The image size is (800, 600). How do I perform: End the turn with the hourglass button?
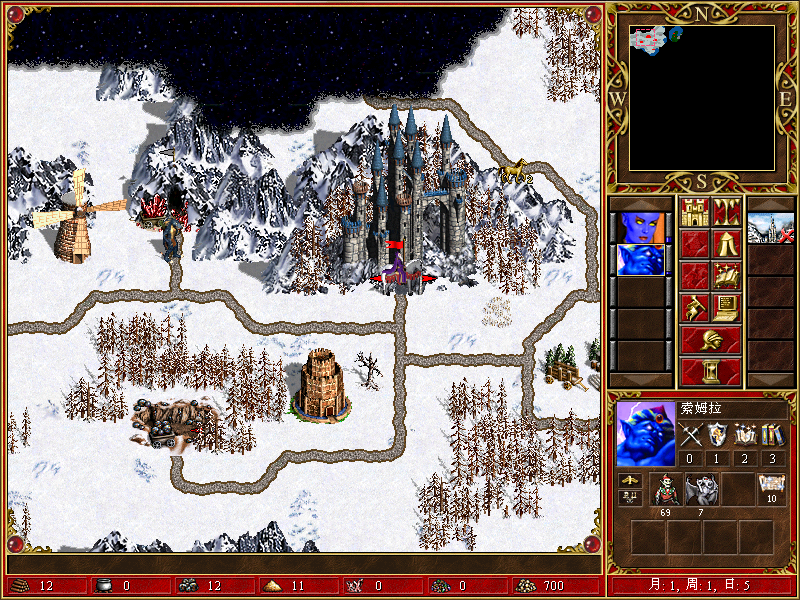click(x=710, y=371)
